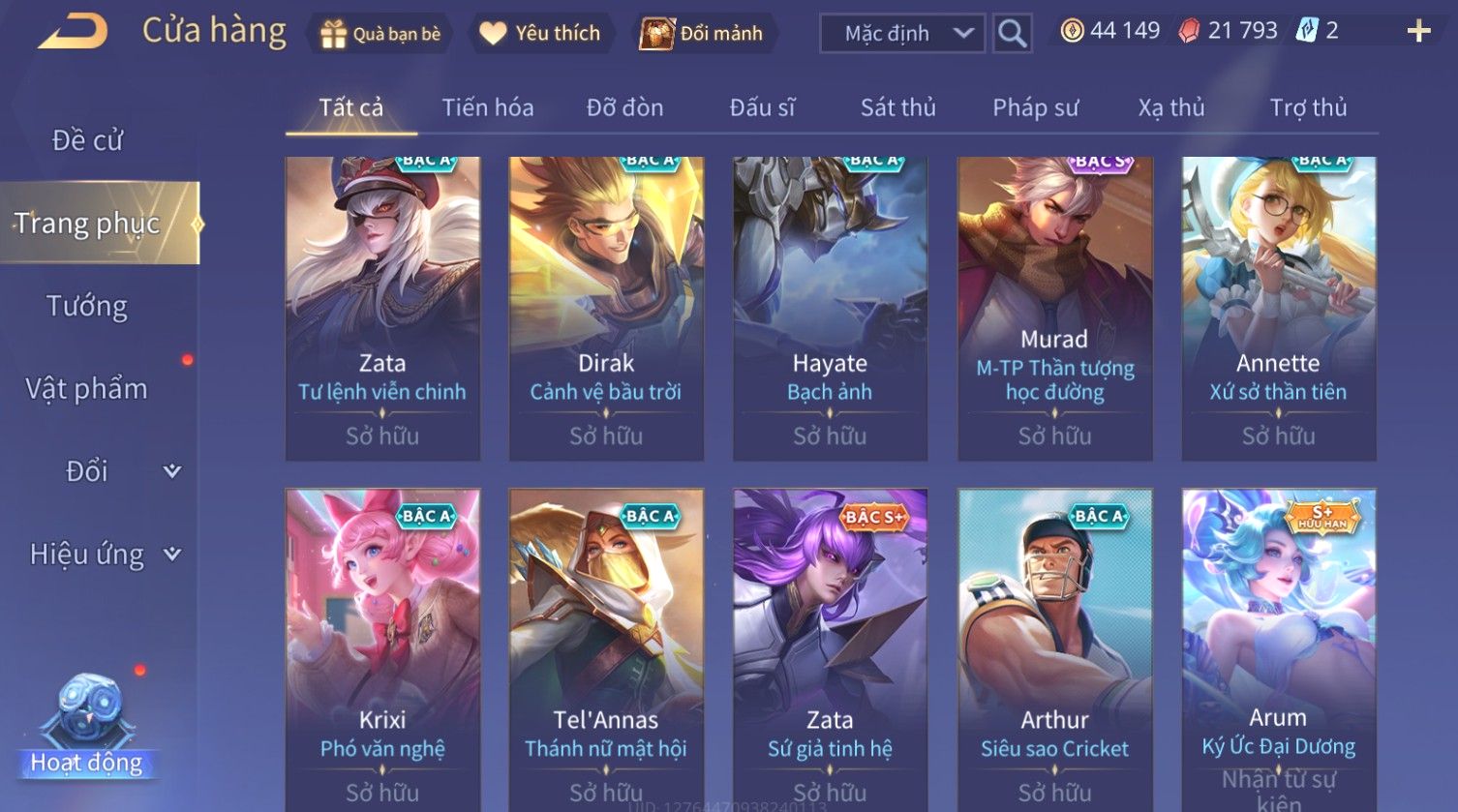The width and height of the screenshot is (1458, 812).
Task: Expand the Mặc định sort dropdown
Action: [x=902, y=34]
